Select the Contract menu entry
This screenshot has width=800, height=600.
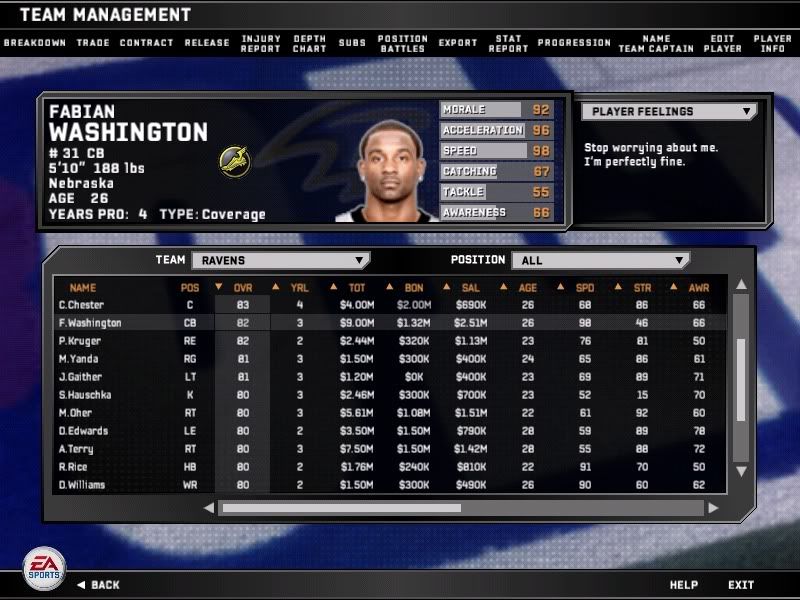[x=146, y=43]
